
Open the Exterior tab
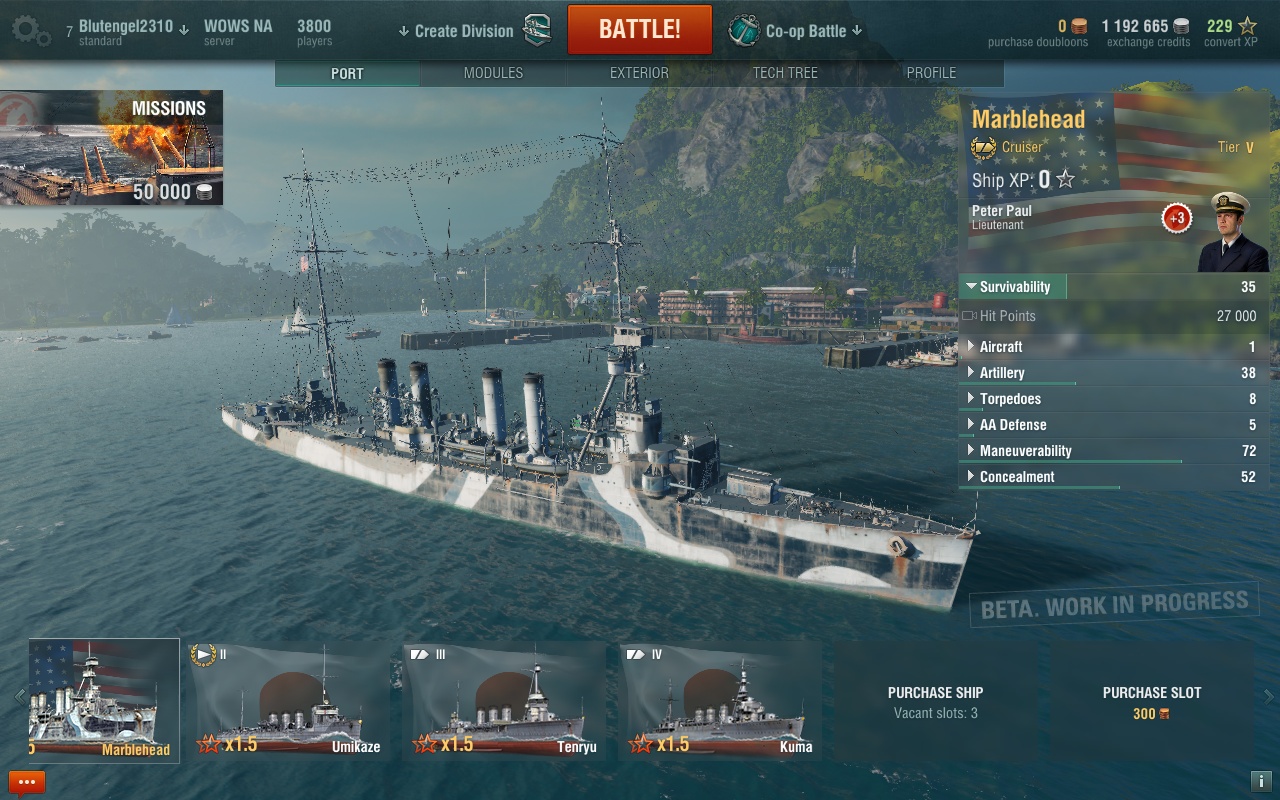tap(639, 73)
